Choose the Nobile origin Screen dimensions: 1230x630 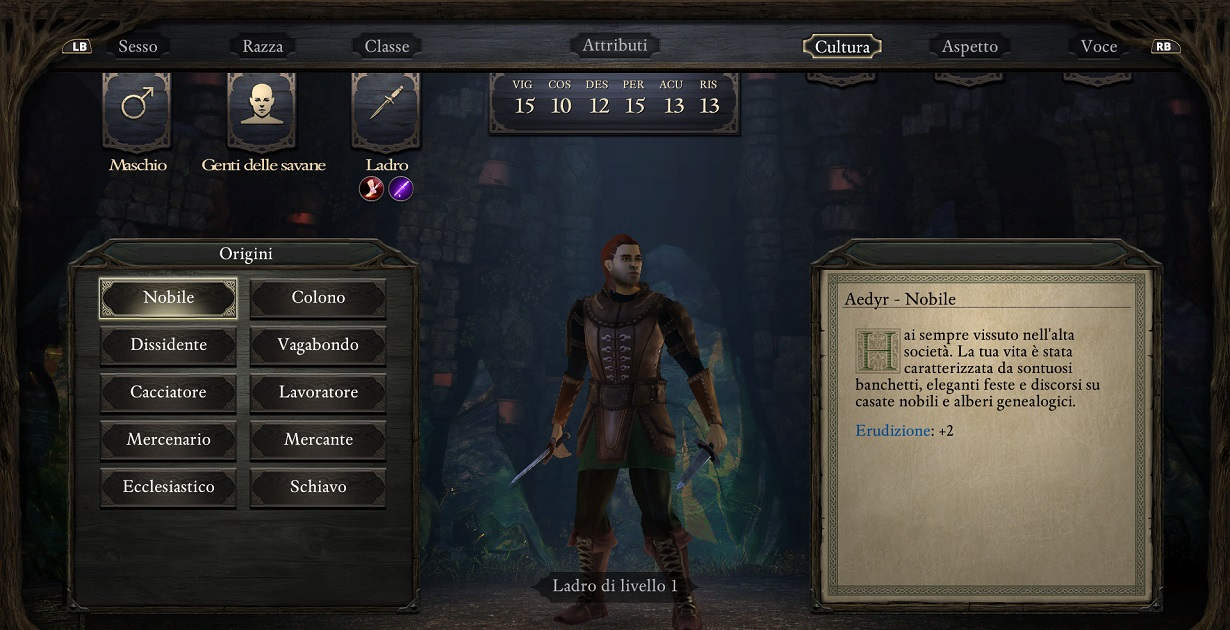[169, 298]
